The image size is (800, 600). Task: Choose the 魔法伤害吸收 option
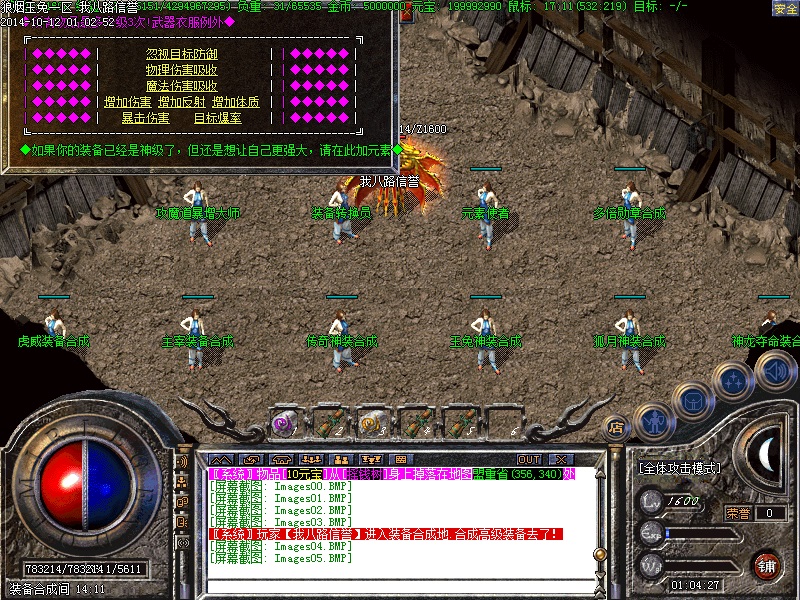click(182, 86)
